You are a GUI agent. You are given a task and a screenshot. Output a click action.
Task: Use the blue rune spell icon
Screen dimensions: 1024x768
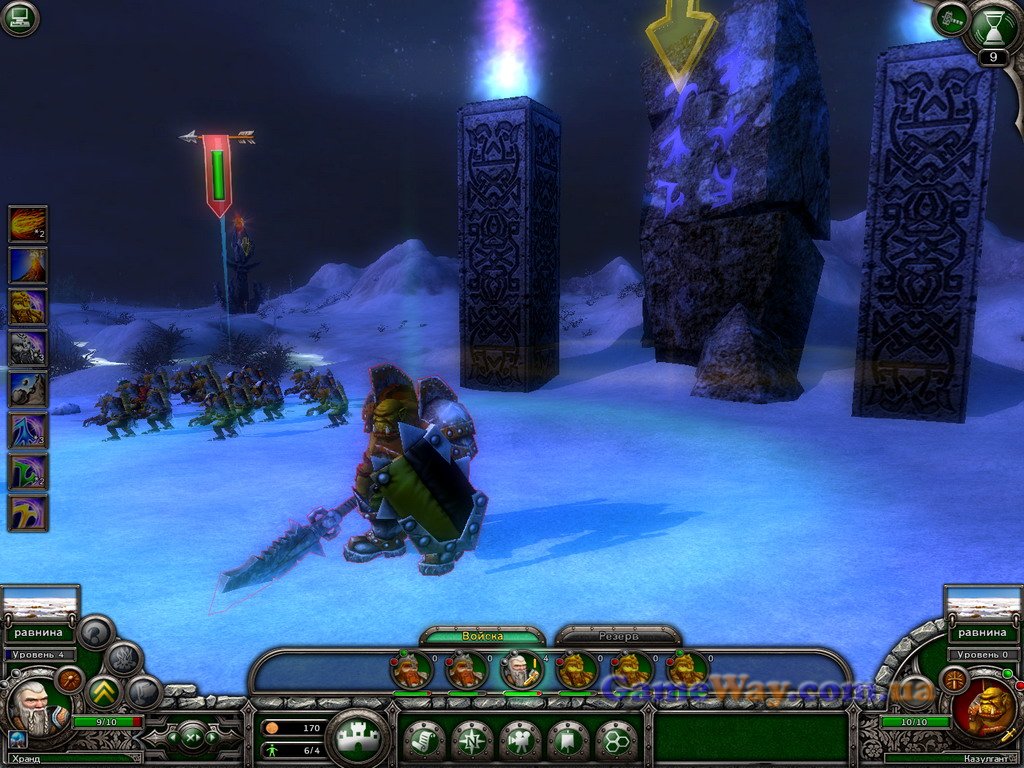(28, 430)
